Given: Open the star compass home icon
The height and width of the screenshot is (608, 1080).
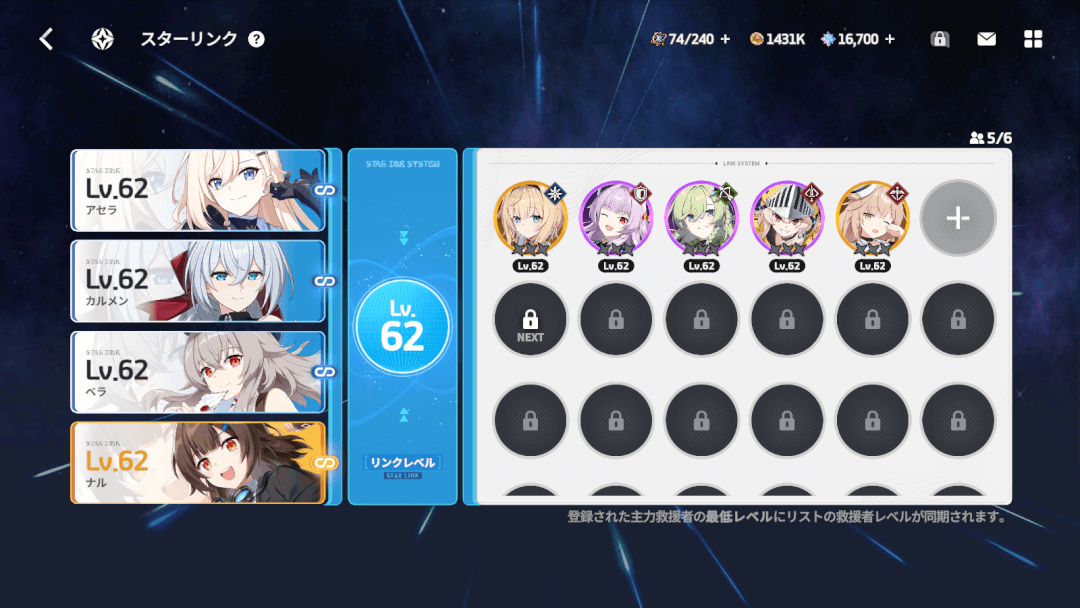Looking at the screenshot, I should [x=102, y=39].
